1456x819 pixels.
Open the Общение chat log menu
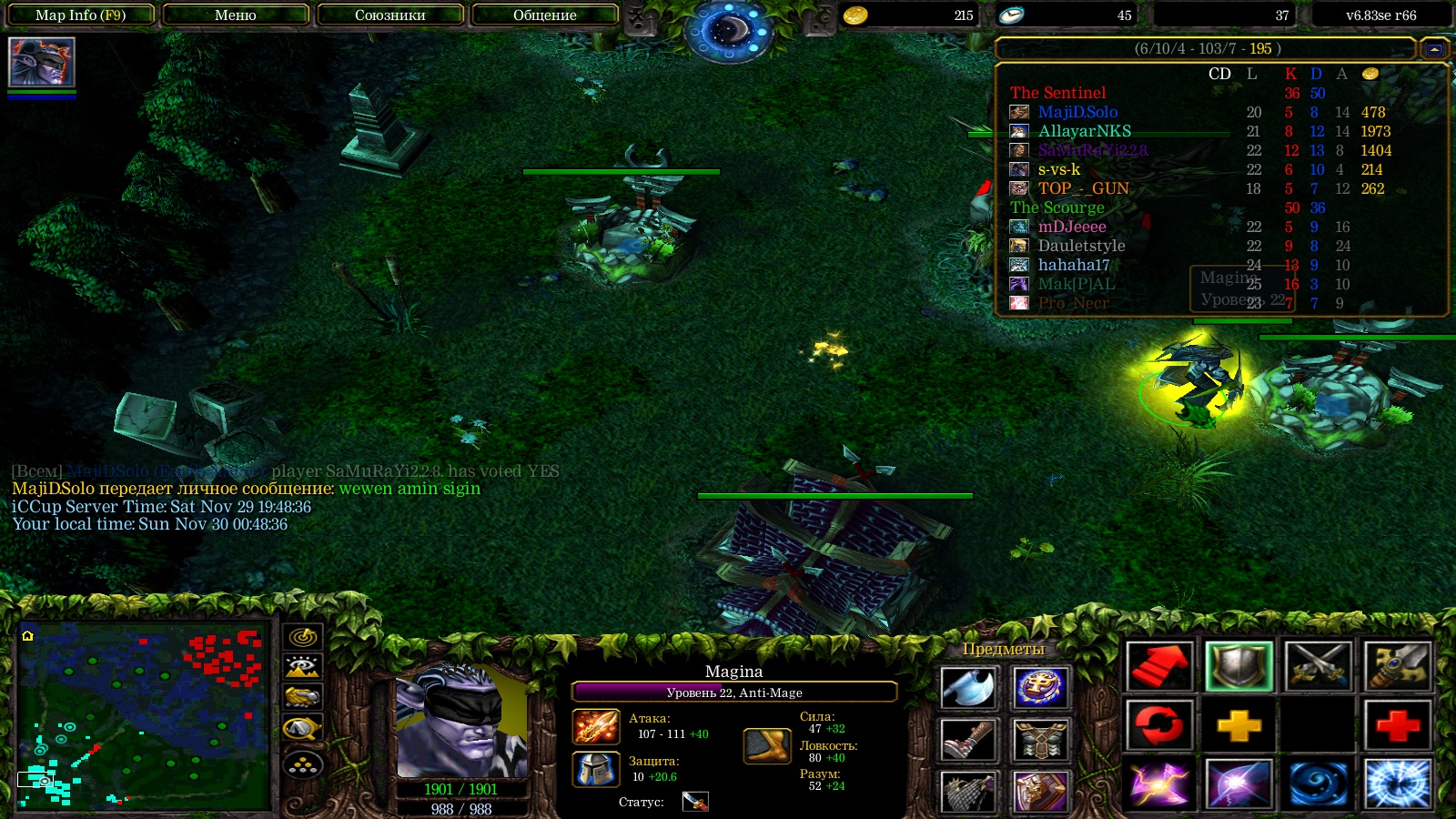pos(544,15)
